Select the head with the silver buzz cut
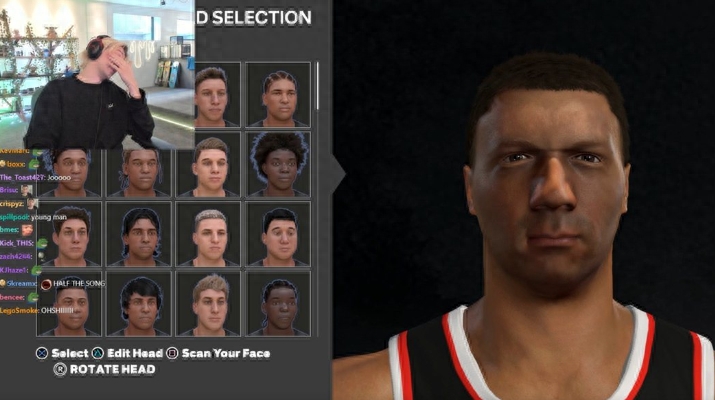This screenshot has height=400, width=715. click(x=210, y=234)
